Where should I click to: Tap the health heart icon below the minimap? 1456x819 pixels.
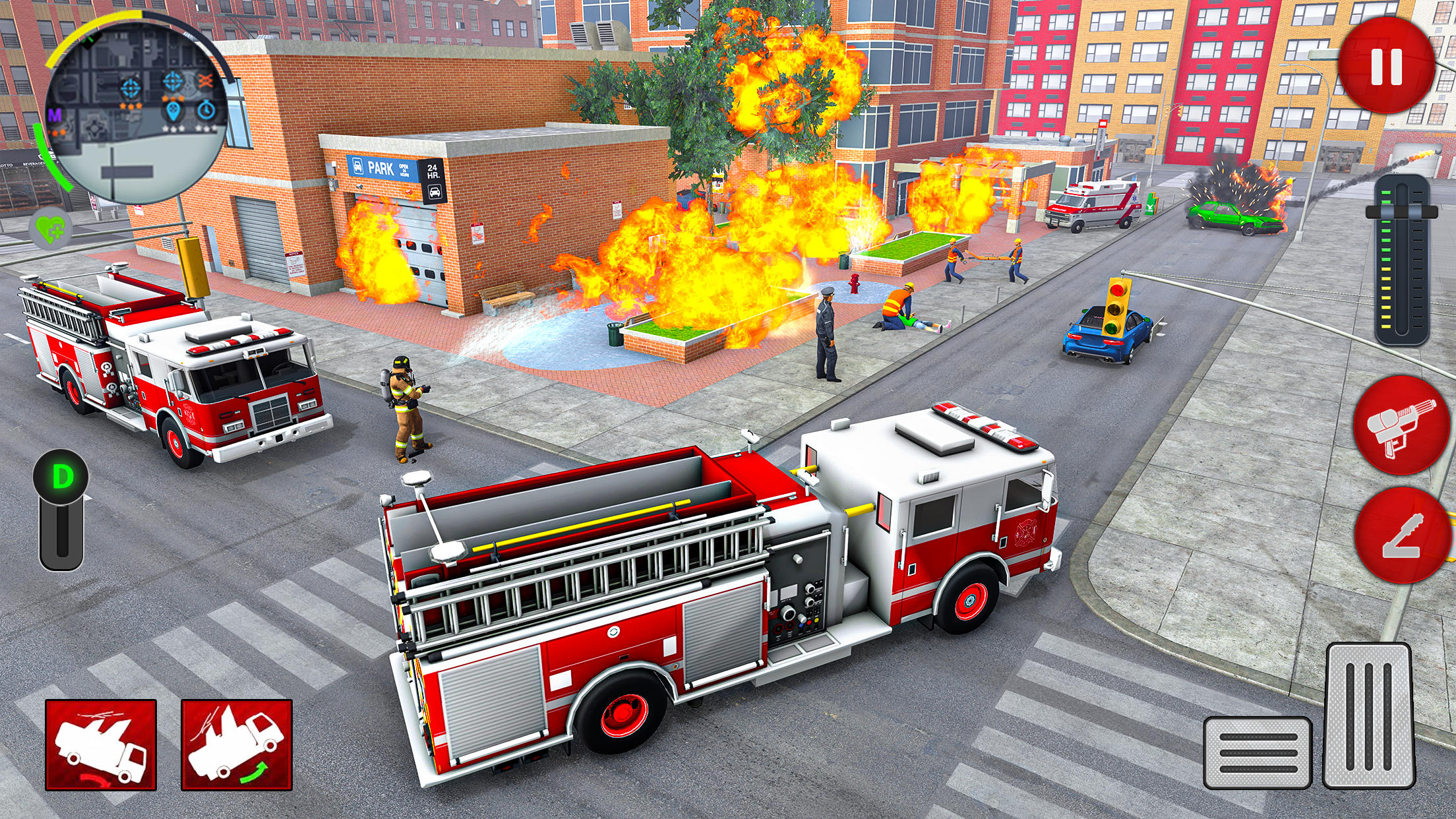click(x=50, y=228)
